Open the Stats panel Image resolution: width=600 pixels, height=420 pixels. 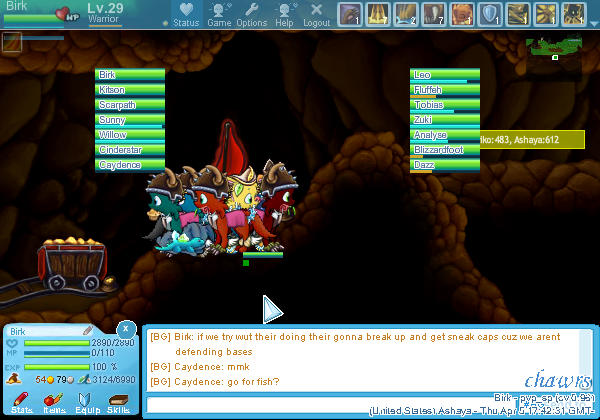[21, 401]
